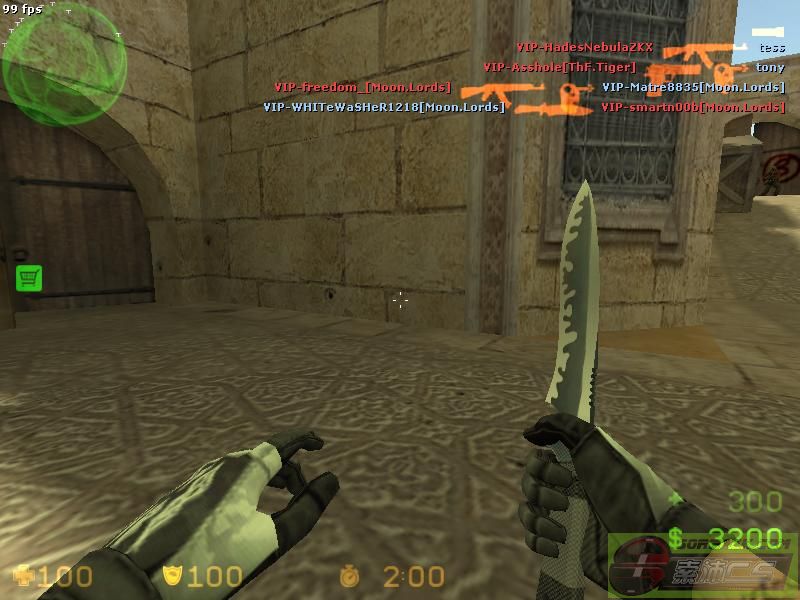Select the green buy zone cart icon
The image size is (800, 600).
29,278
